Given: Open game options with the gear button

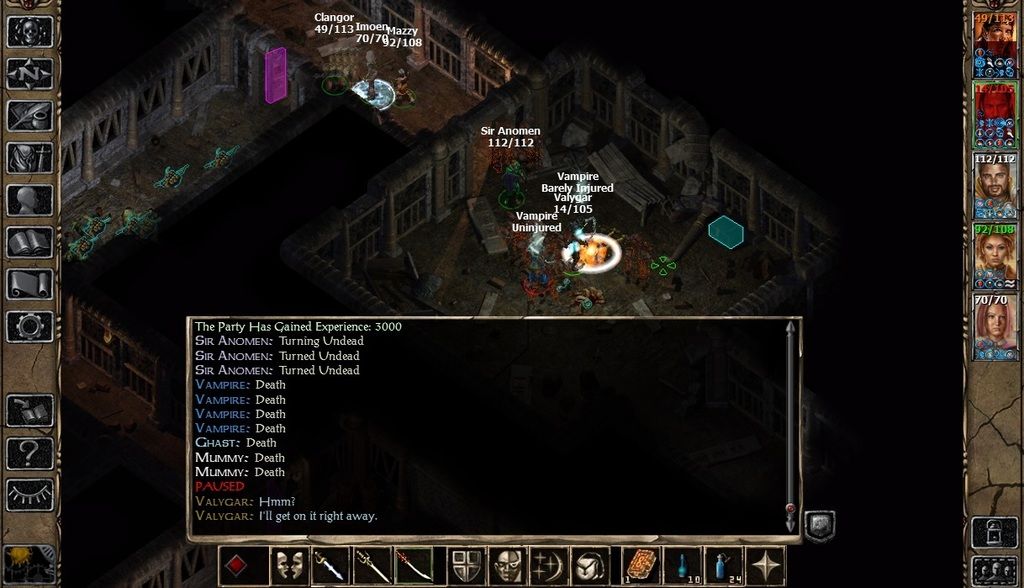Looking at the screenshot, I should click(30, 326).
